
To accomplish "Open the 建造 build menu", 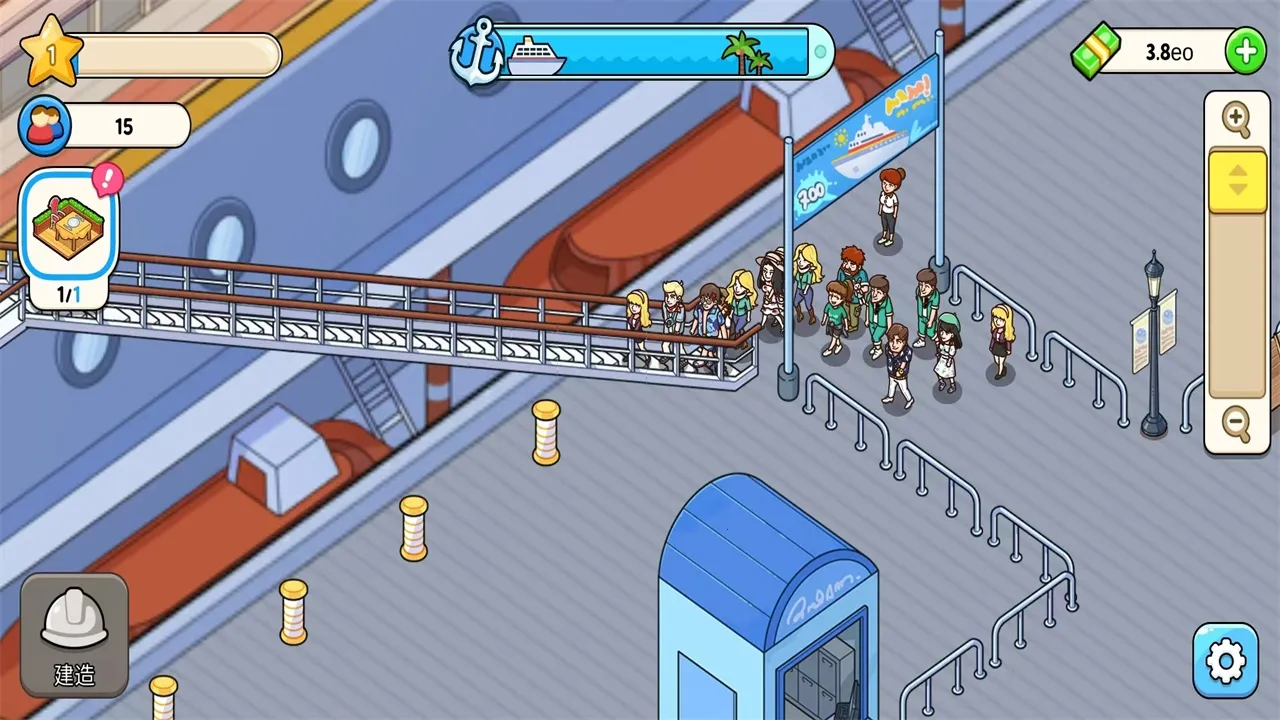I will (x=74, y=635).
